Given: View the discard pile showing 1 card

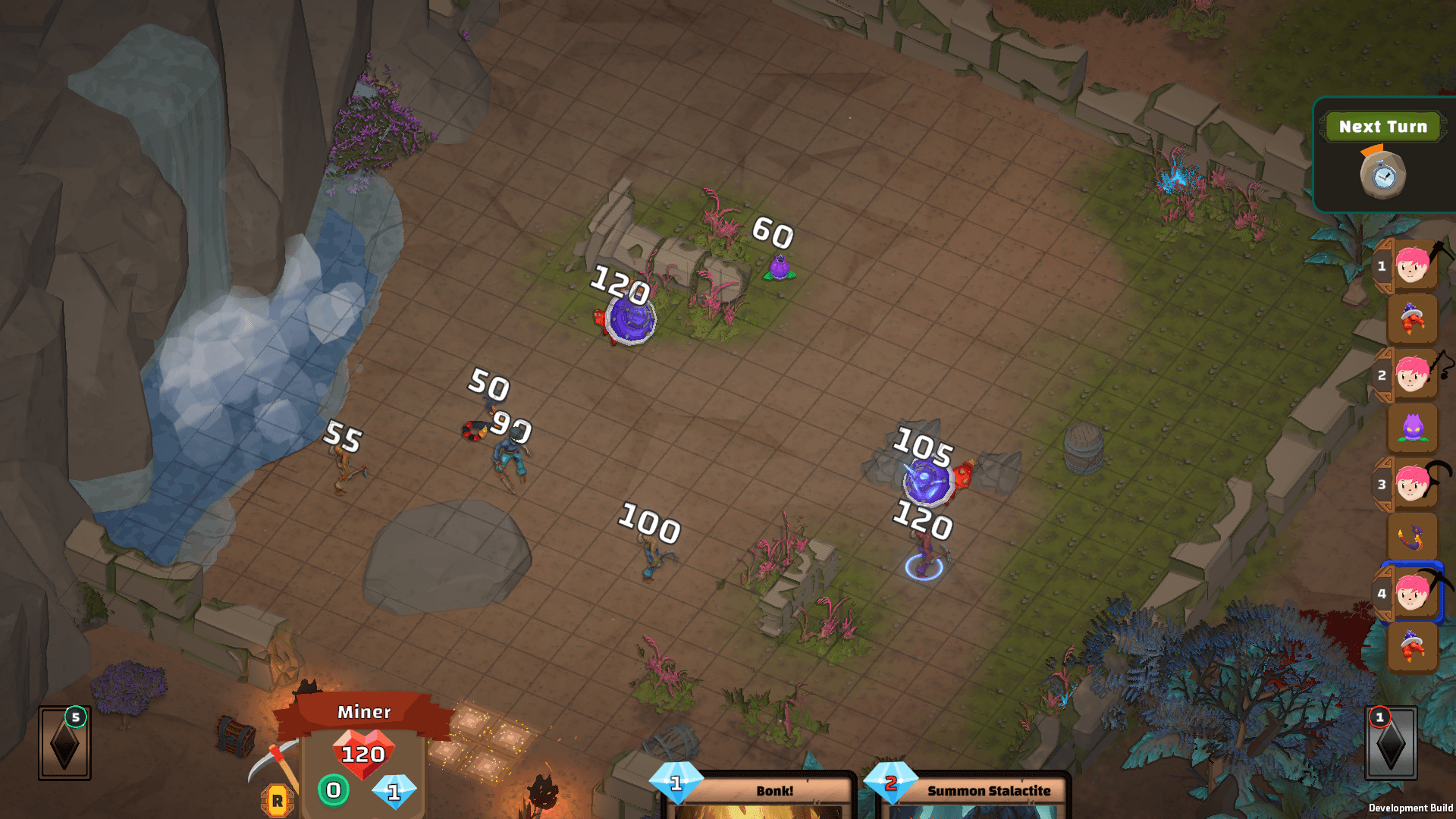Looking at the screenshot, I should coord(1391,743).
